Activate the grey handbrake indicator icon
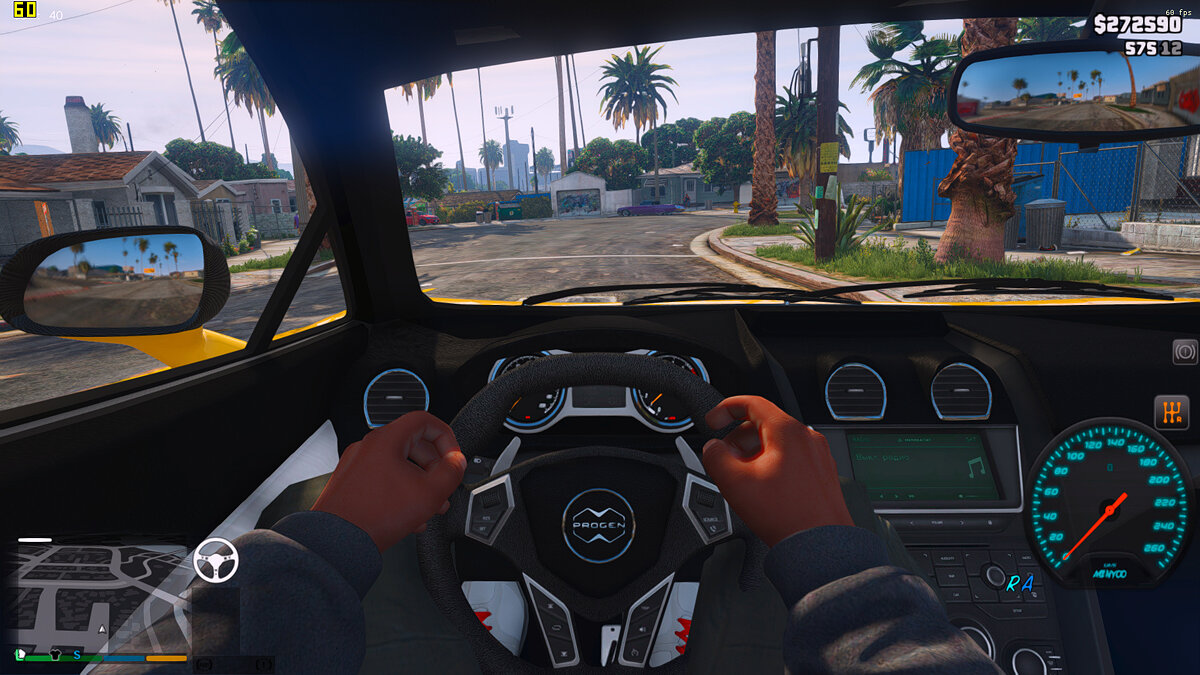Viewport: 1200px width, 675px height. pyautogui.click(x=1184, y=352)
